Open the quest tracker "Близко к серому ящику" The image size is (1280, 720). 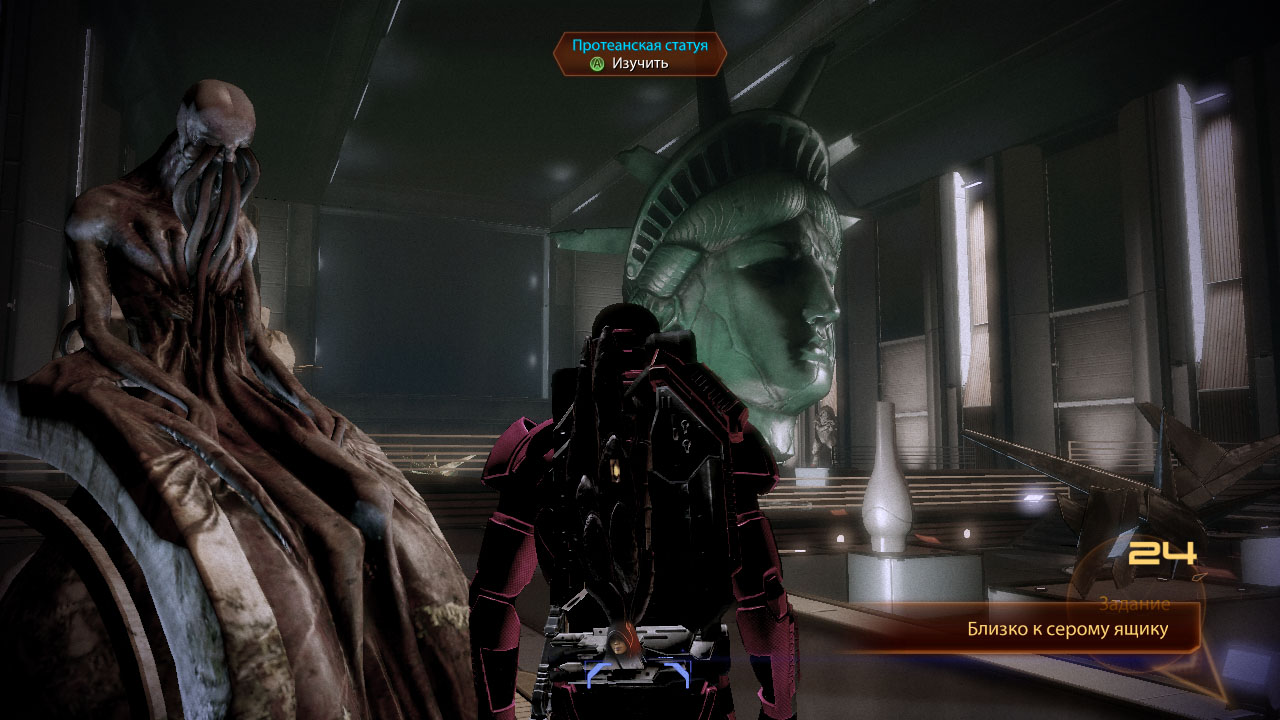[1067, 630]
